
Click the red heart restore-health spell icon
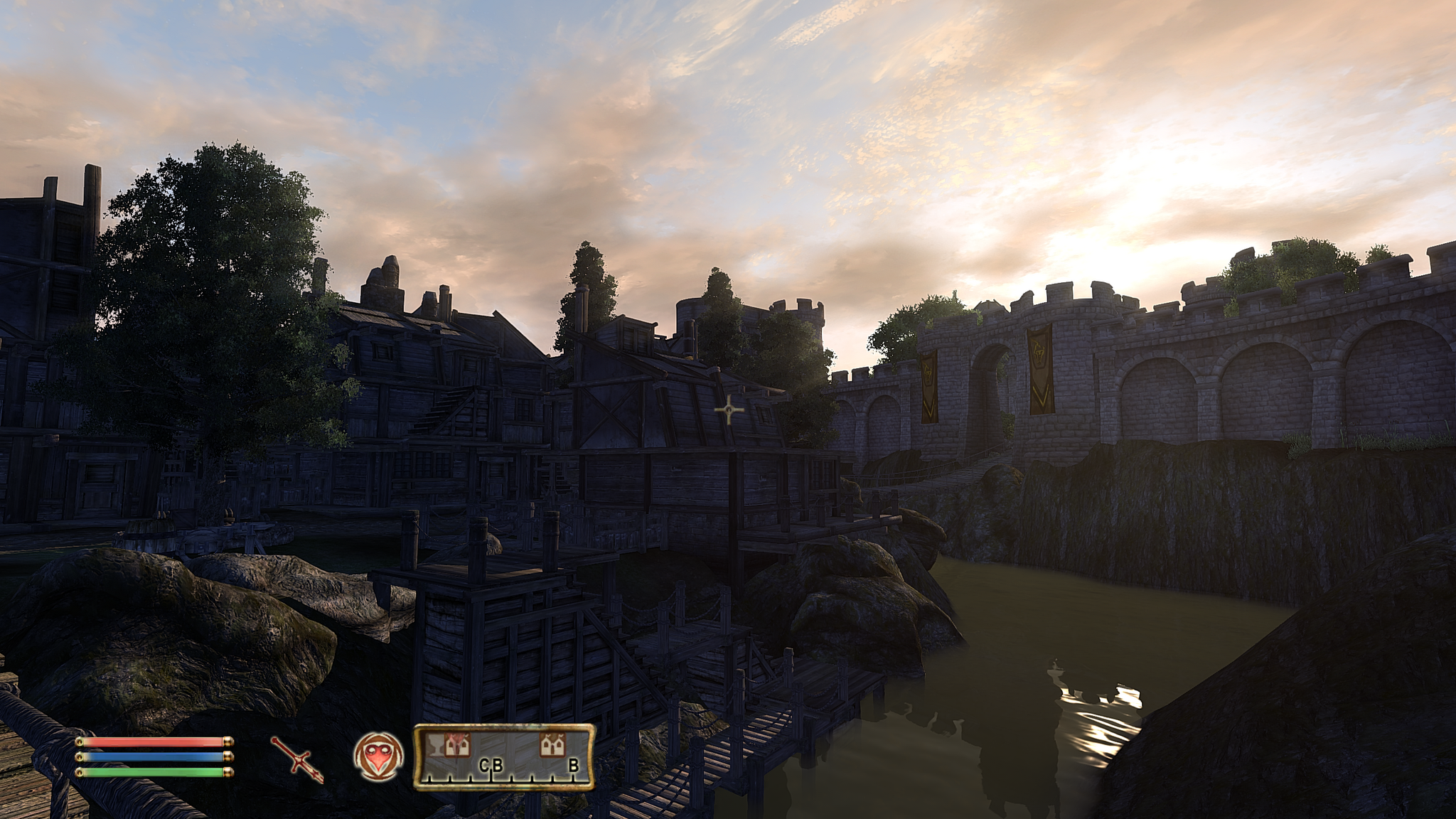(378, 756)
